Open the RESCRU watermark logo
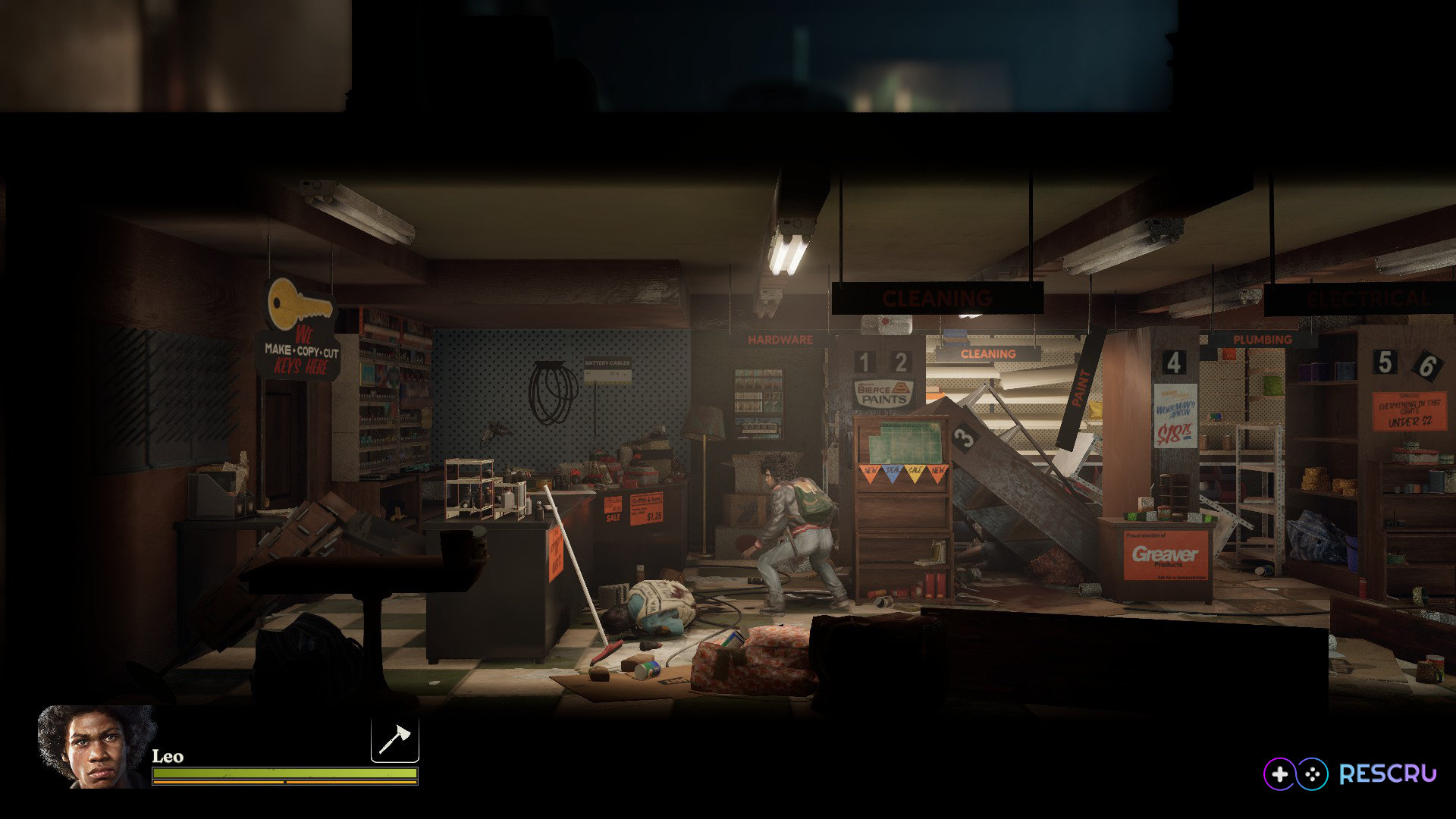 tap(1350, 773)
